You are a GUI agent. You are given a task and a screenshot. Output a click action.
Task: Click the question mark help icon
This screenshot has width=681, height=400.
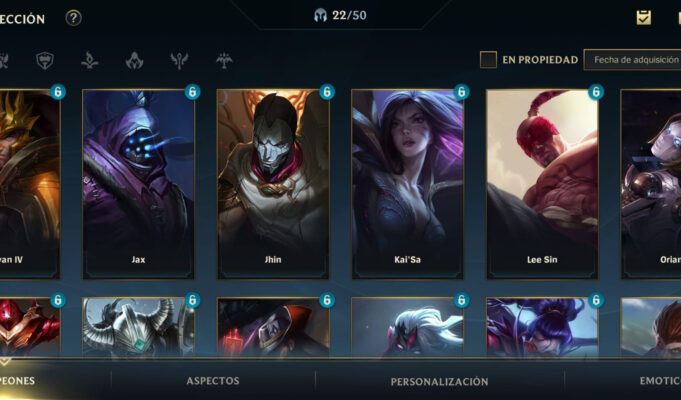(73, 18)
